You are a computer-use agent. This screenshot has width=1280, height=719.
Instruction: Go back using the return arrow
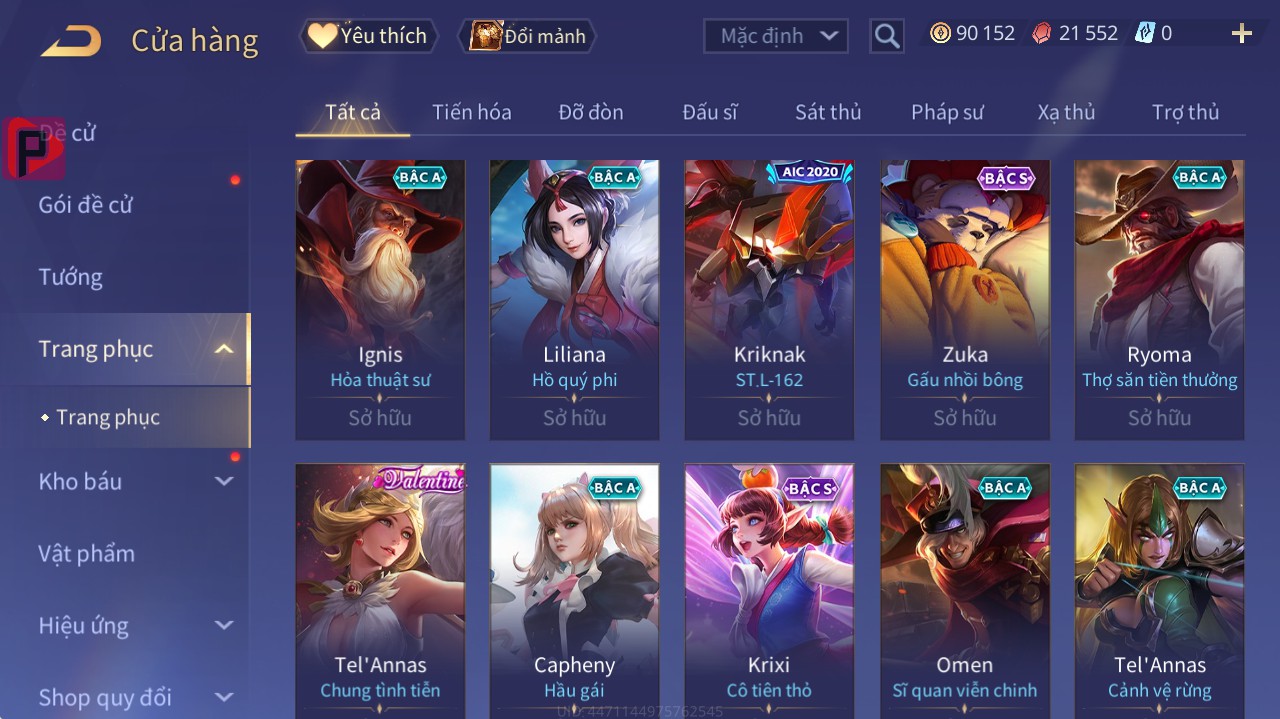tap(71, 40)
